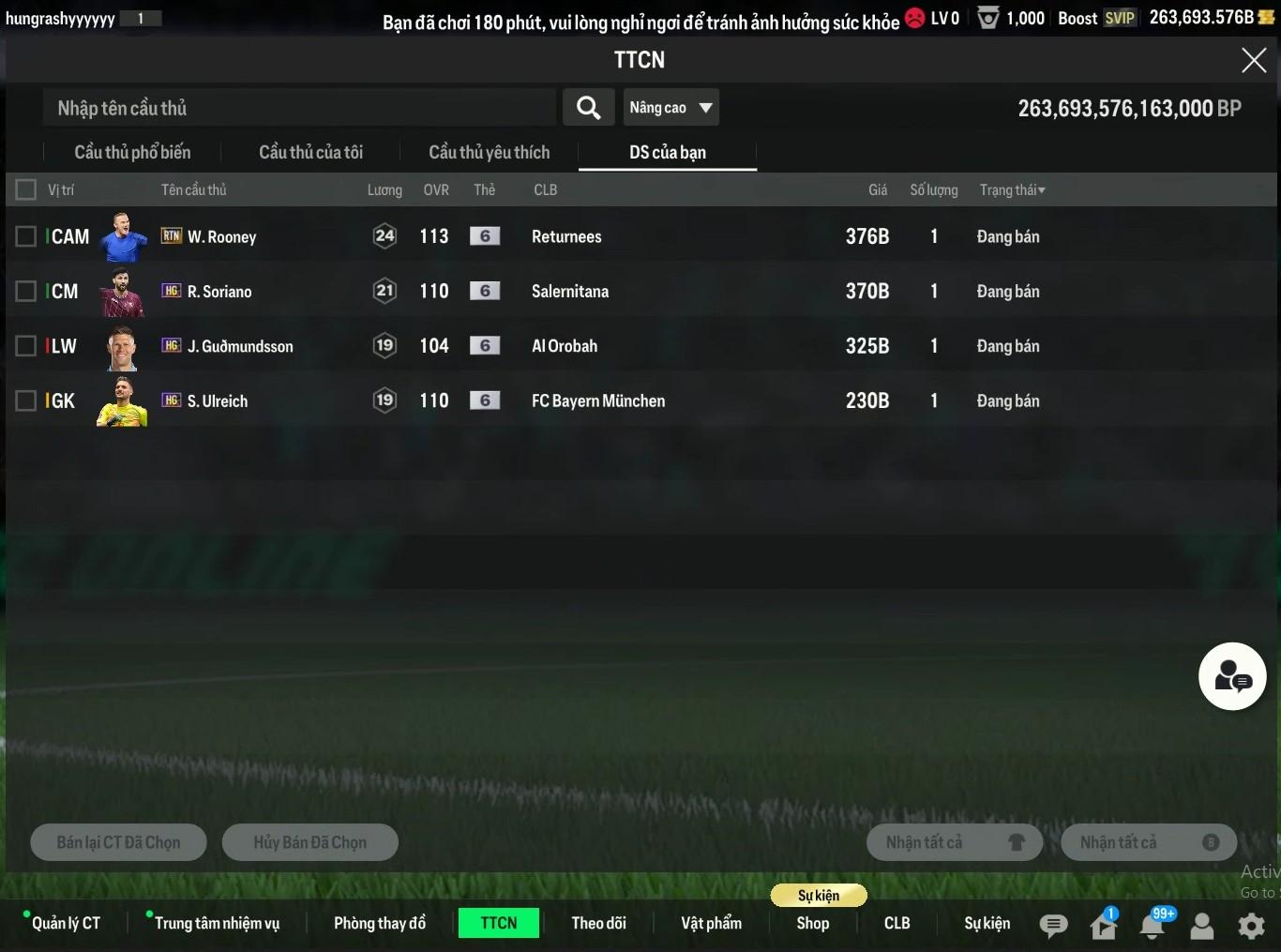Switch to Cầu thủ phổ biến tab
The height and width of the screenshot is (952, 1281).
132,152
